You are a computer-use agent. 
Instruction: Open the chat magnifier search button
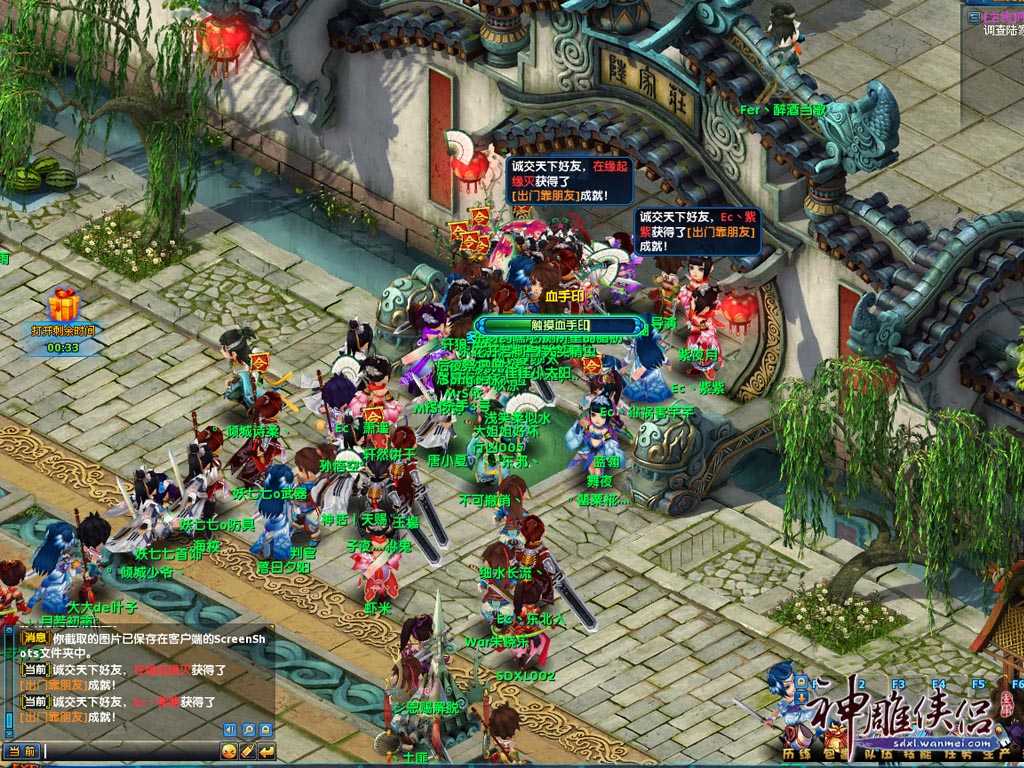point(248,730)
